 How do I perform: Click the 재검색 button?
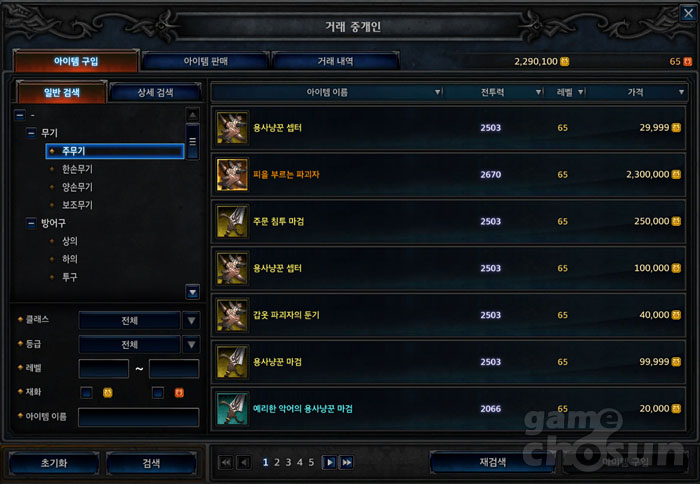tap(493, 462)
